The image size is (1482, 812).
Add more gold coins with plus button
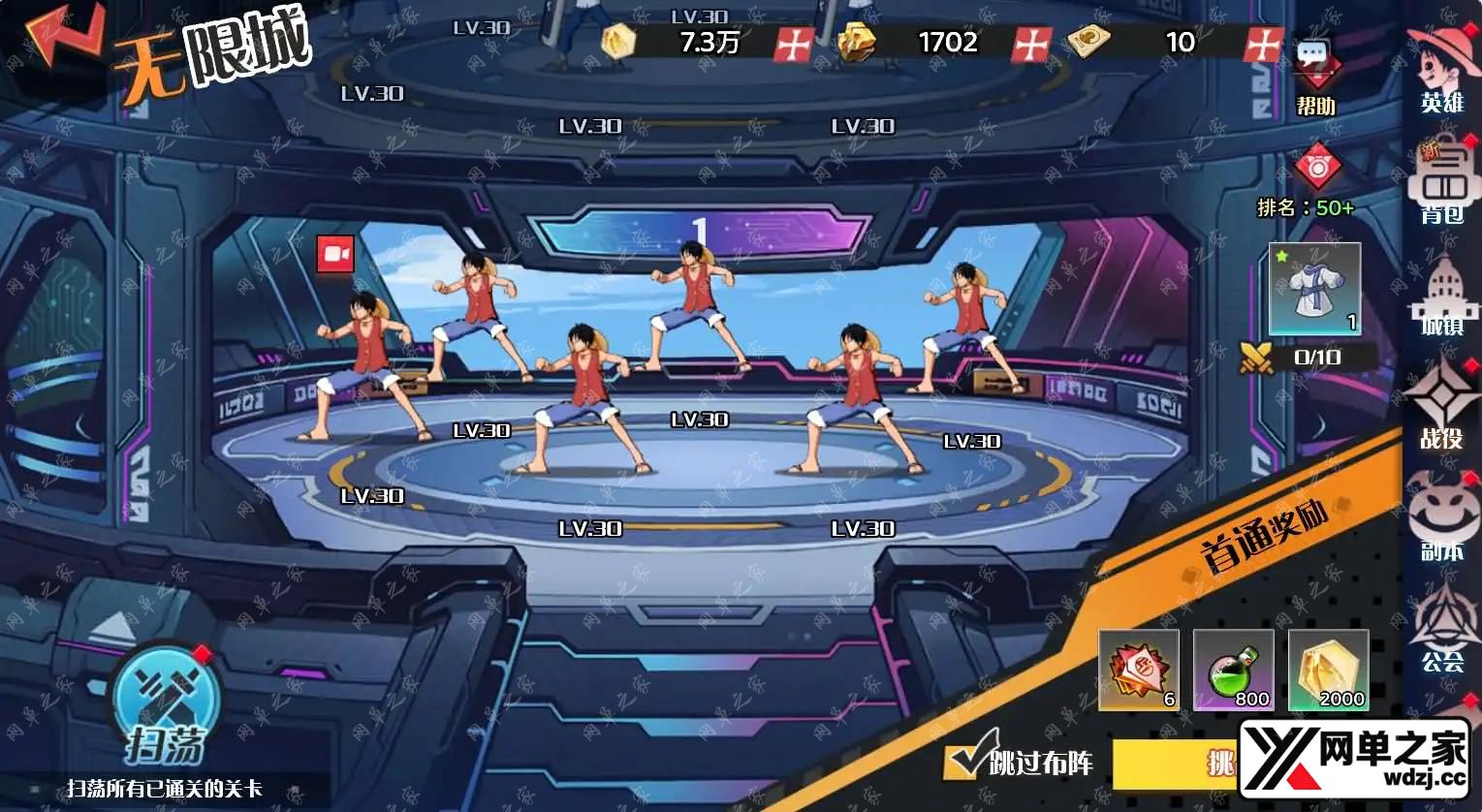[x=795, y=44]
